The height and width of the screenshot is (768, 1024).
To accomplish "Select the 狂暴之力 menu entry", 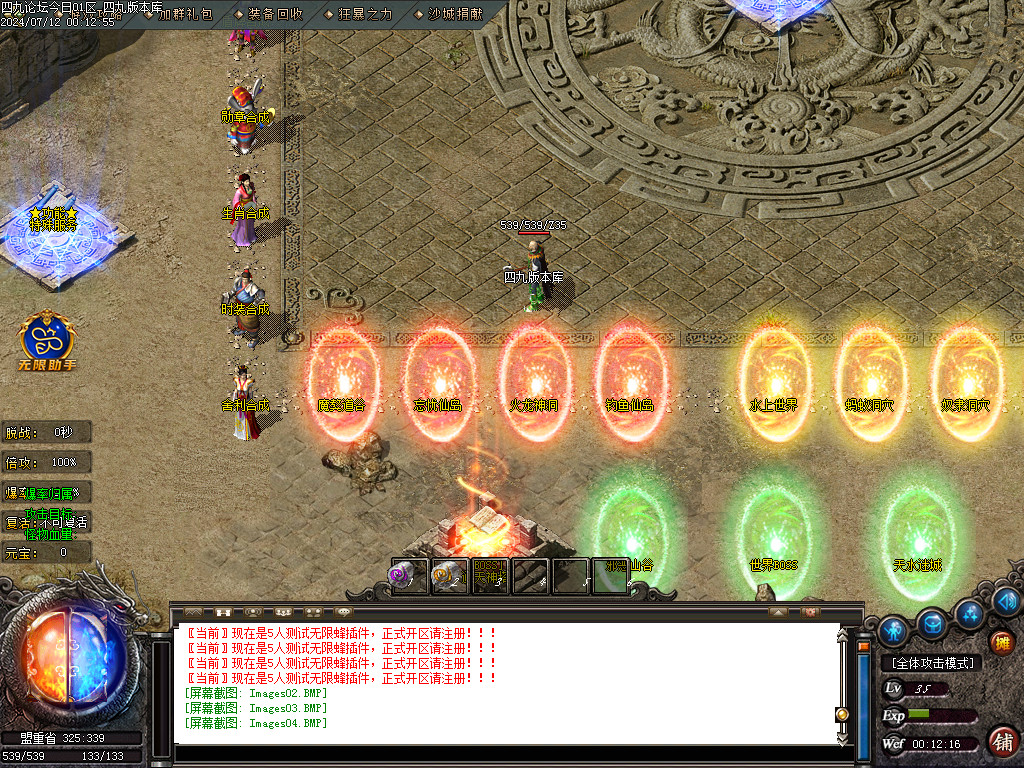I will click(x=365, y=15).
